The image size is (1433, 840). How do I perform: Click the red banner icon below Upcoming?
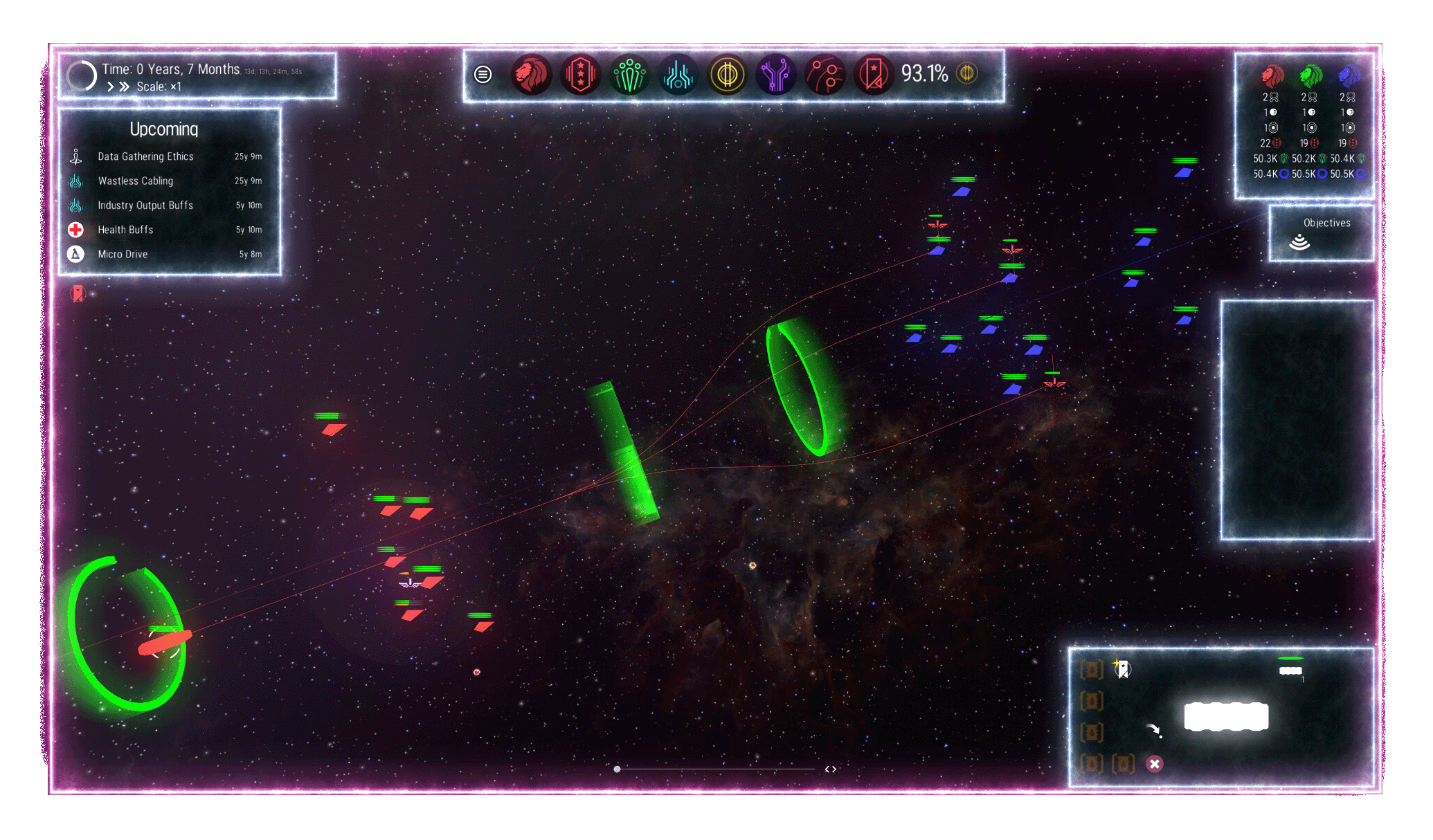pos(78,293)
